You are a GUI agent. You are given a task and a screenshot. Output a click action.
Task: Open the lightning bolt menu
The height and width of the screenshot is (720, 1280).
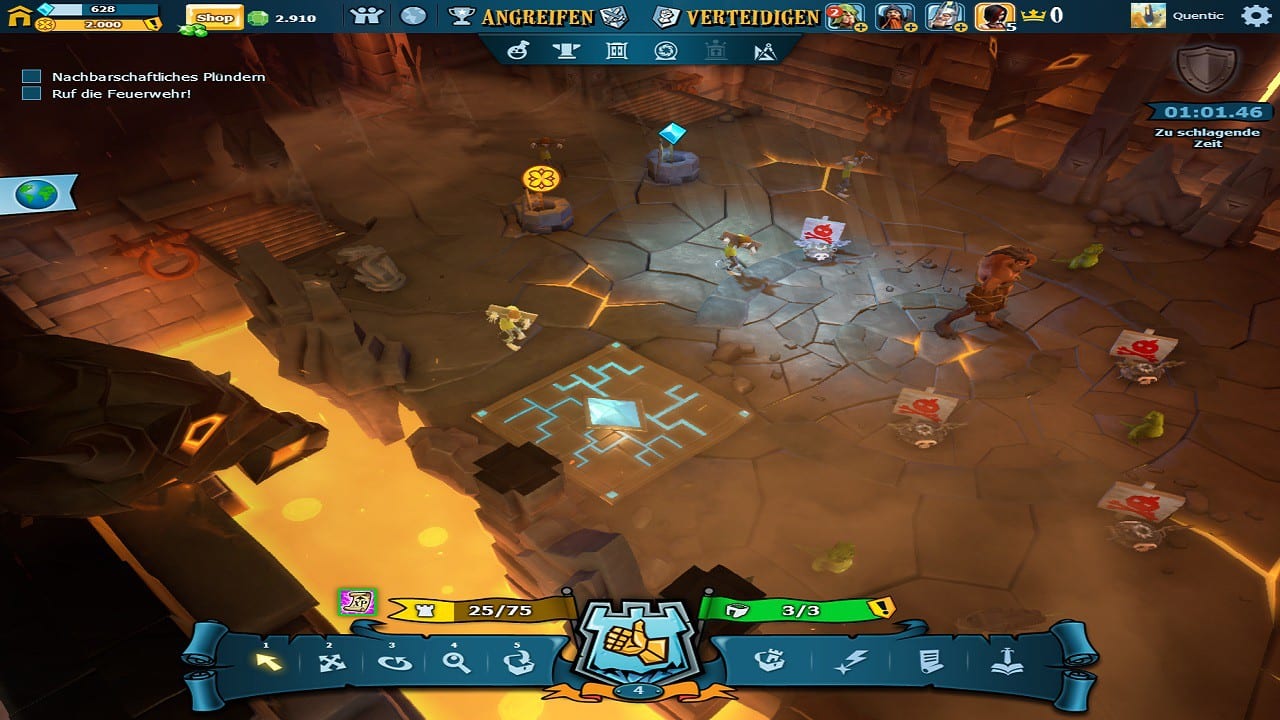(x=851, y=662)
